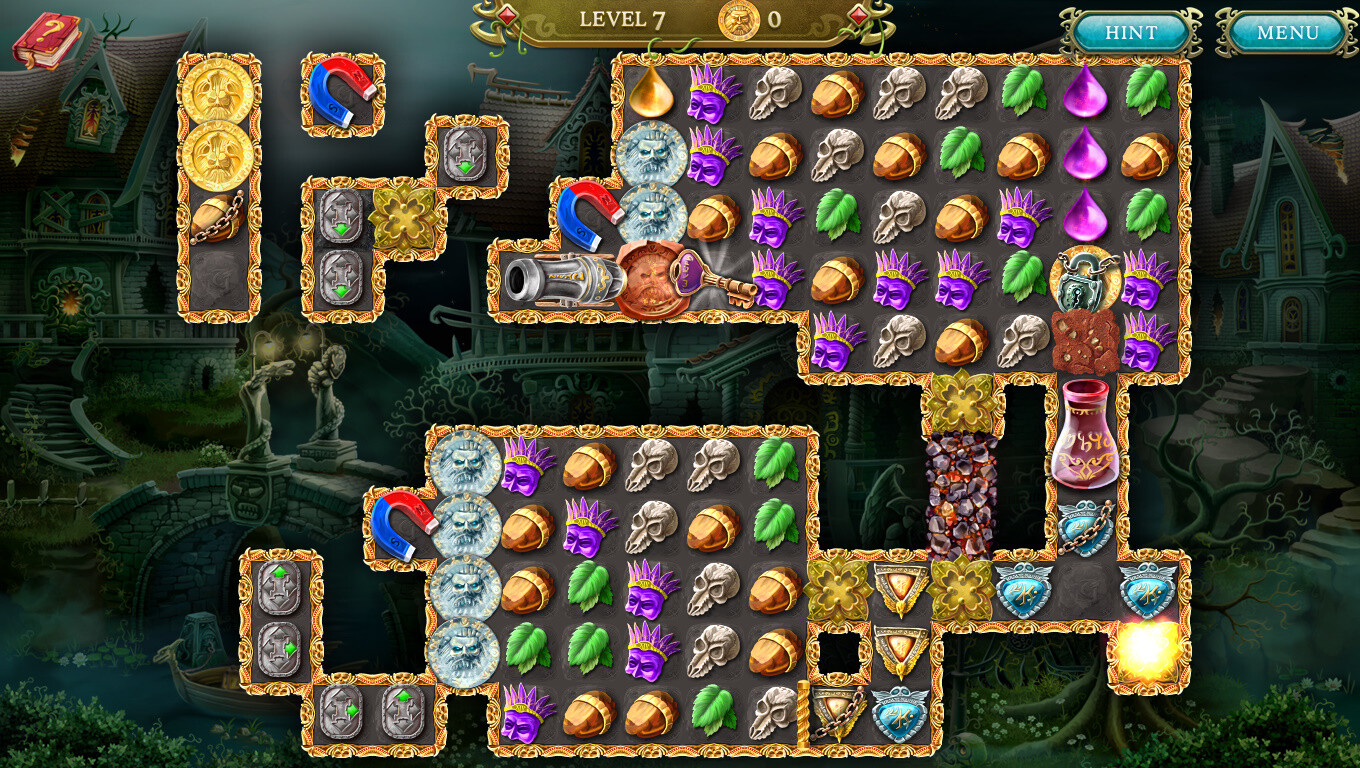Click a frozen bearded-face coin tile
The width and height of the screenshot is (1360, 768).
(x=654, y=155)
